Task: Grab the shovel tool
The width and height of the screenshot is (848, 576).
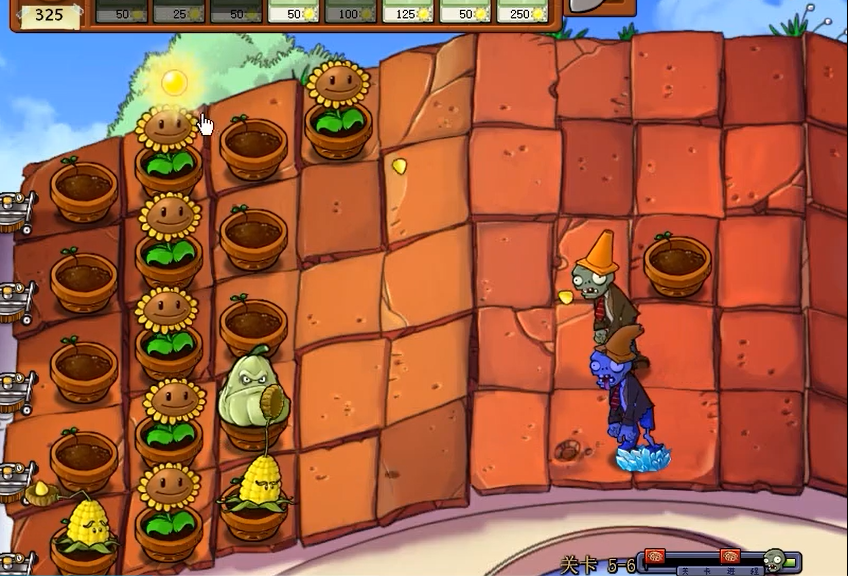Action: click(600, 6)
